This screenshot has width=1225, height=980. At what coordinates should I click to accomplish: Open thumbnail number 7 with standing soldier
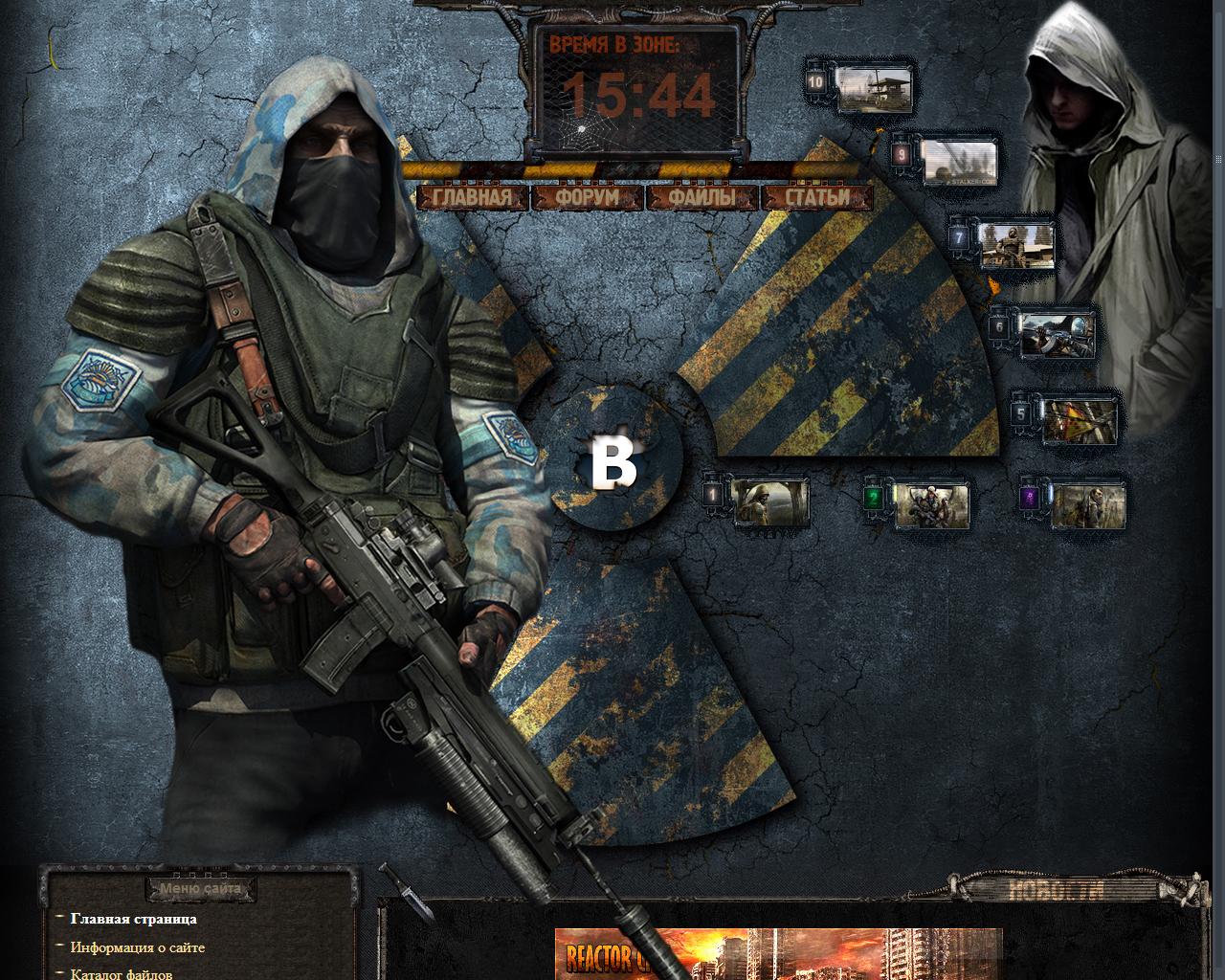[1014, 244]
